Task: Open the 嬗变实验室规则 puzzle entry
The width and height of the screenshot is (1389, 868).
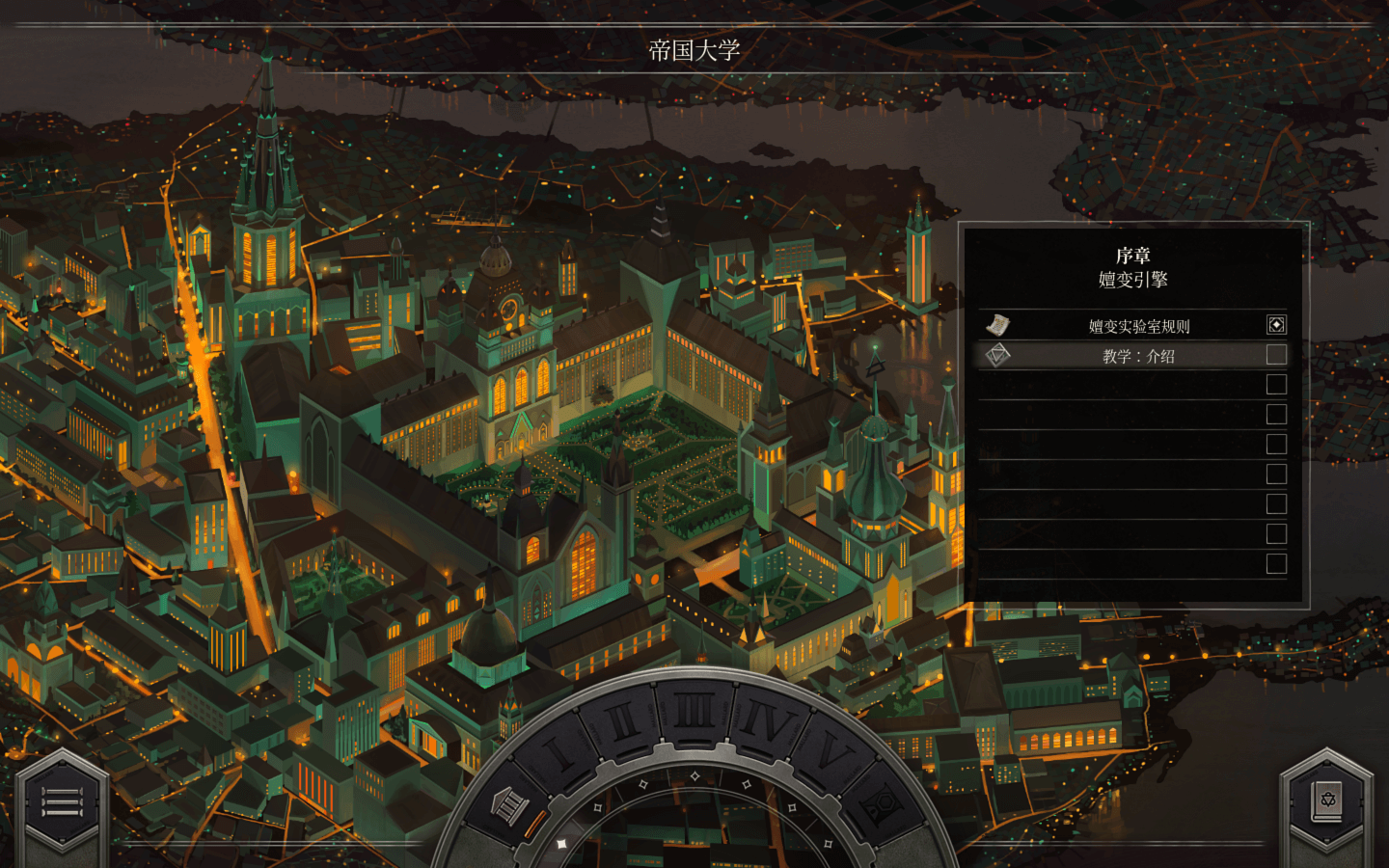Action: 1138,325
